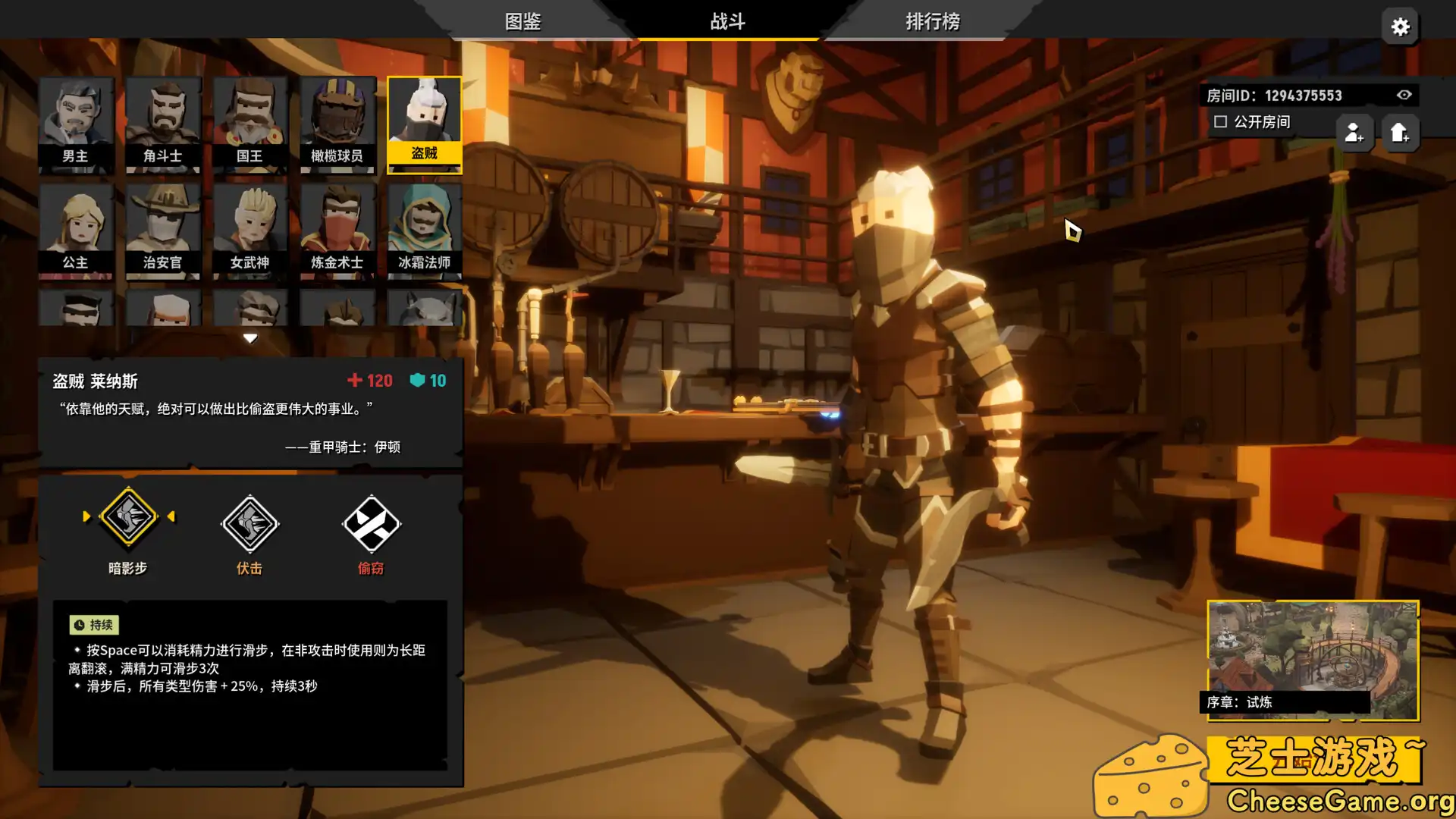
Task: Click the invite player icon near room ID
Action: pyautogui.click(x=1354, y=133)
